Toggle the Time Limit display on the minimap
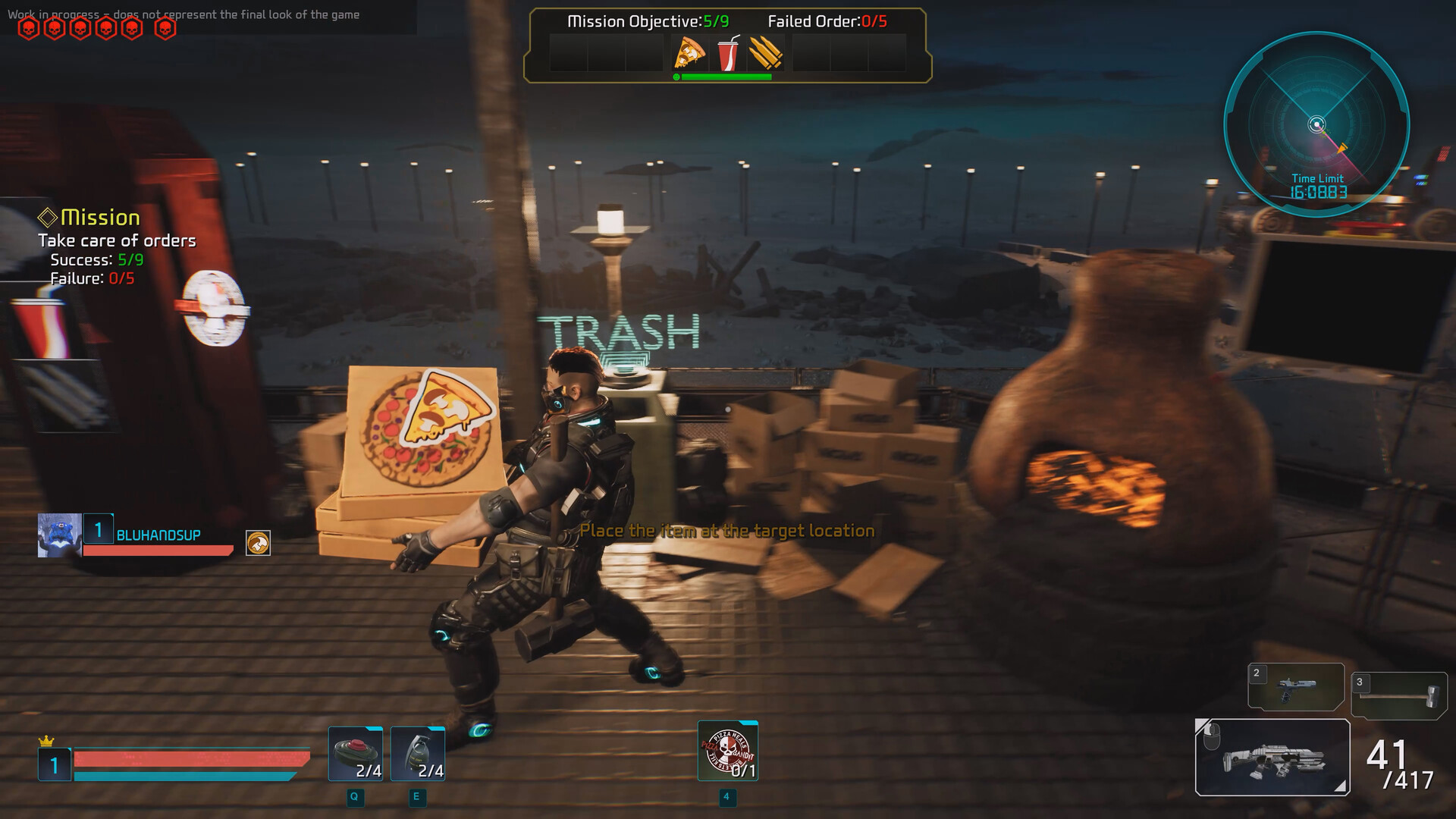 [1316, 184]
